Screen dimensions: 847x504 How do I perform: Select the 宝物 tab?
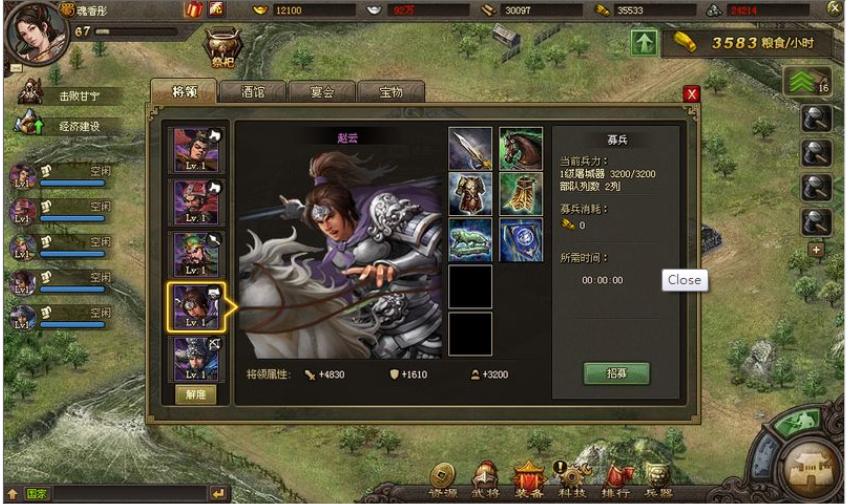(x=390, y=91)
